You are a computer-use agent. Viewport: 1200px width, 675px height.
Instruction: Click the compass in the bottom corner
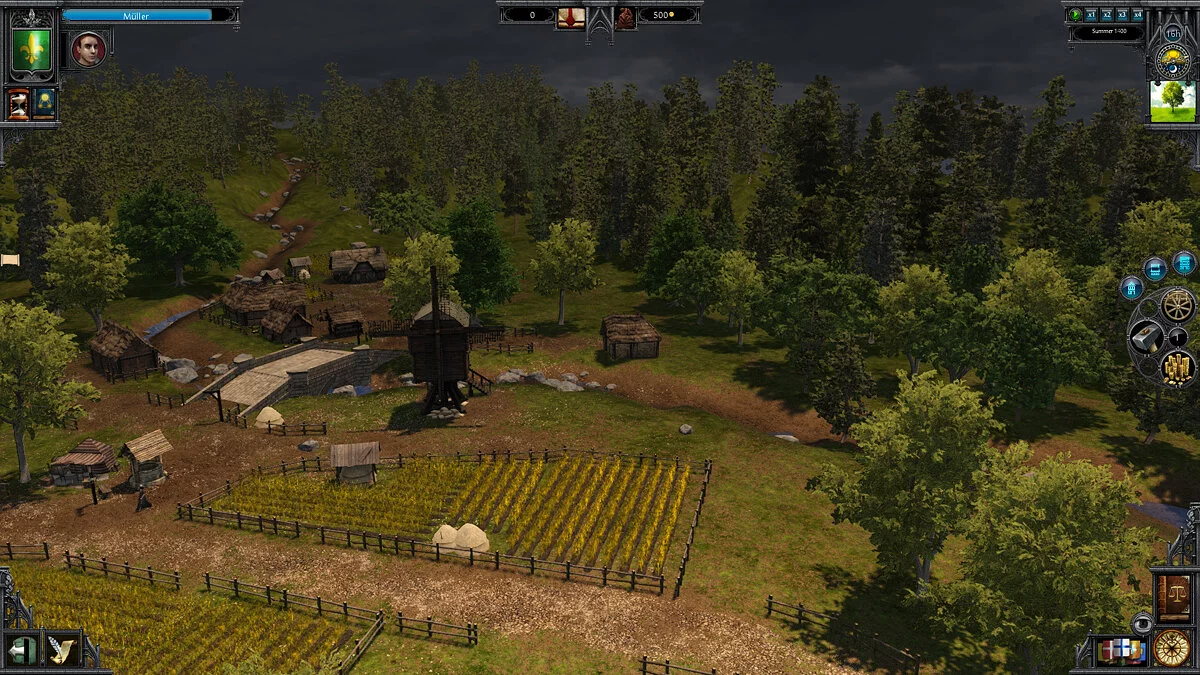(1172, 648)
